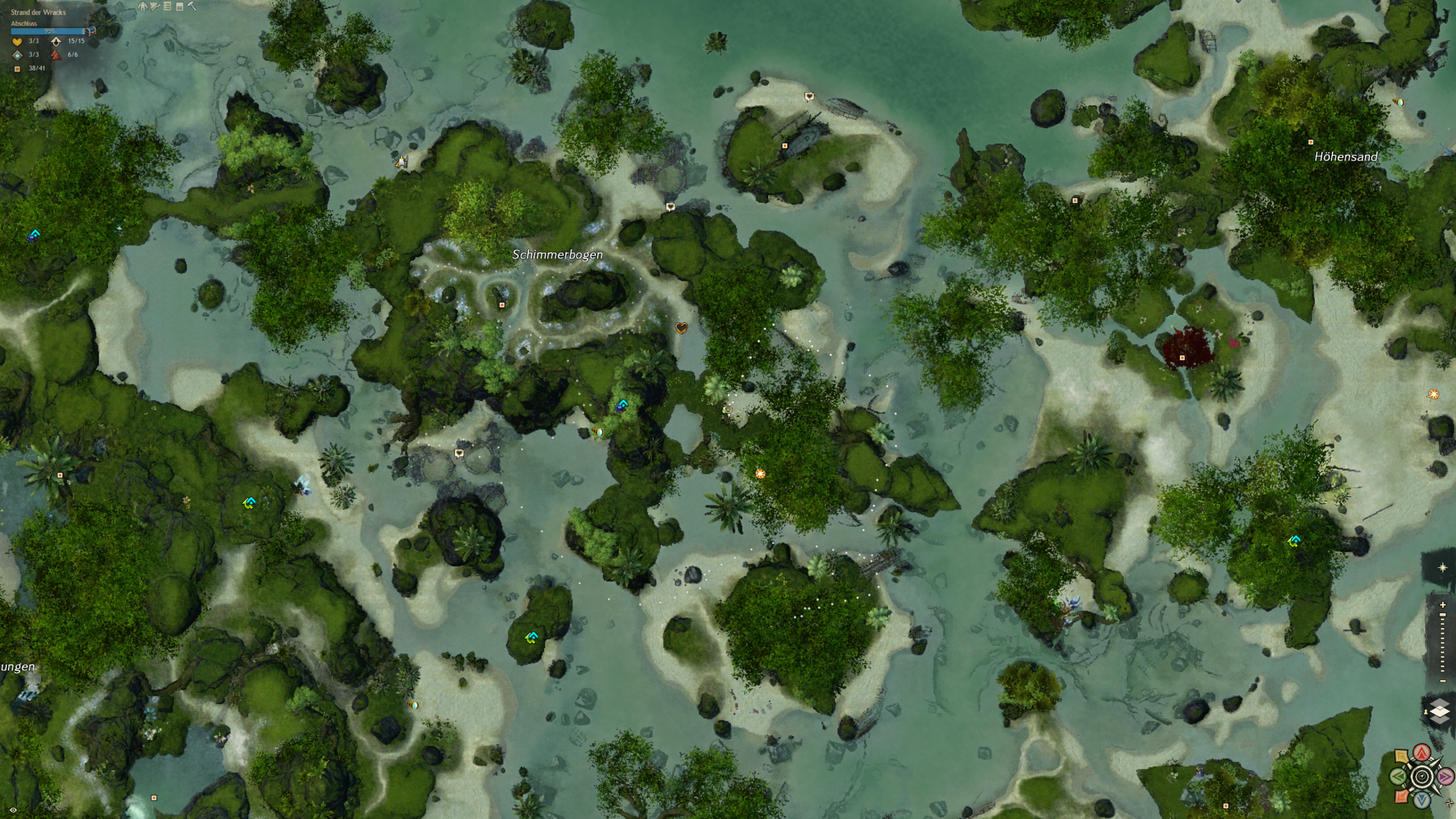Open the tower-and-arrow icon in top toolbar
Viewport: 1456px width, 819px height.
(155, 6)
